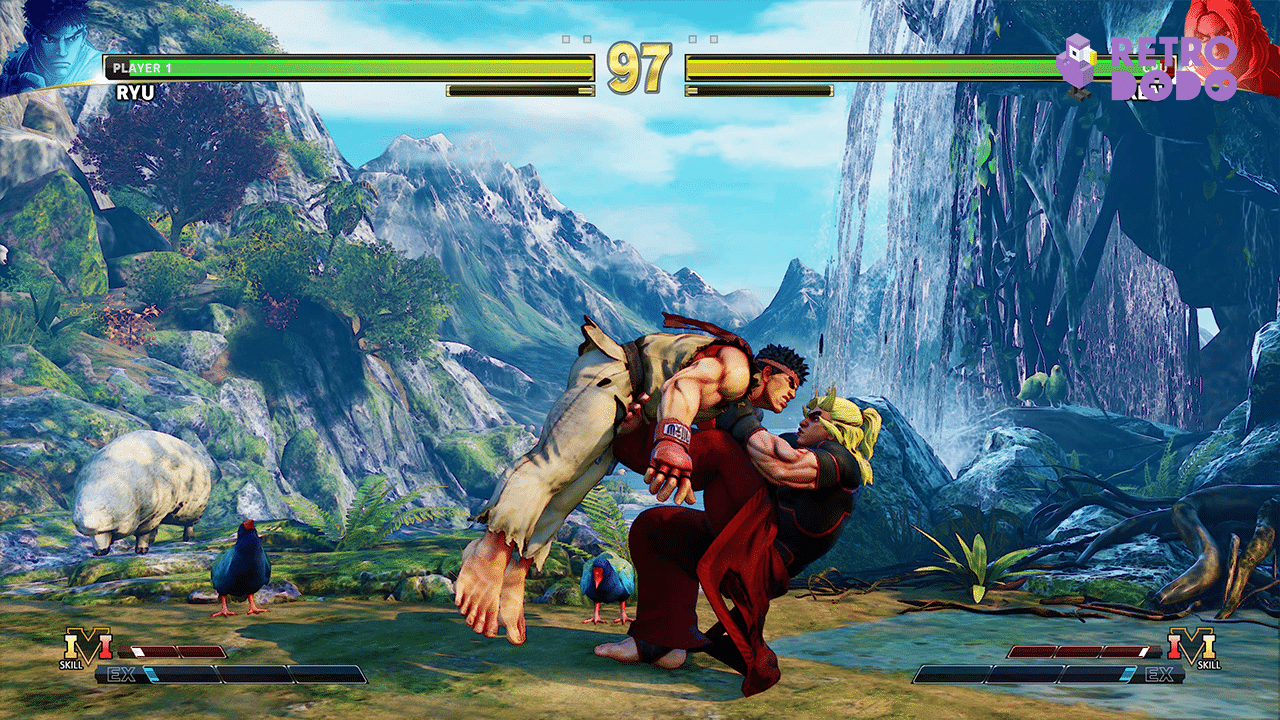The height and width of the screenshot is (720, 1280).
Task: Click Player 2's second round-win pip
Action: [714, 39]
